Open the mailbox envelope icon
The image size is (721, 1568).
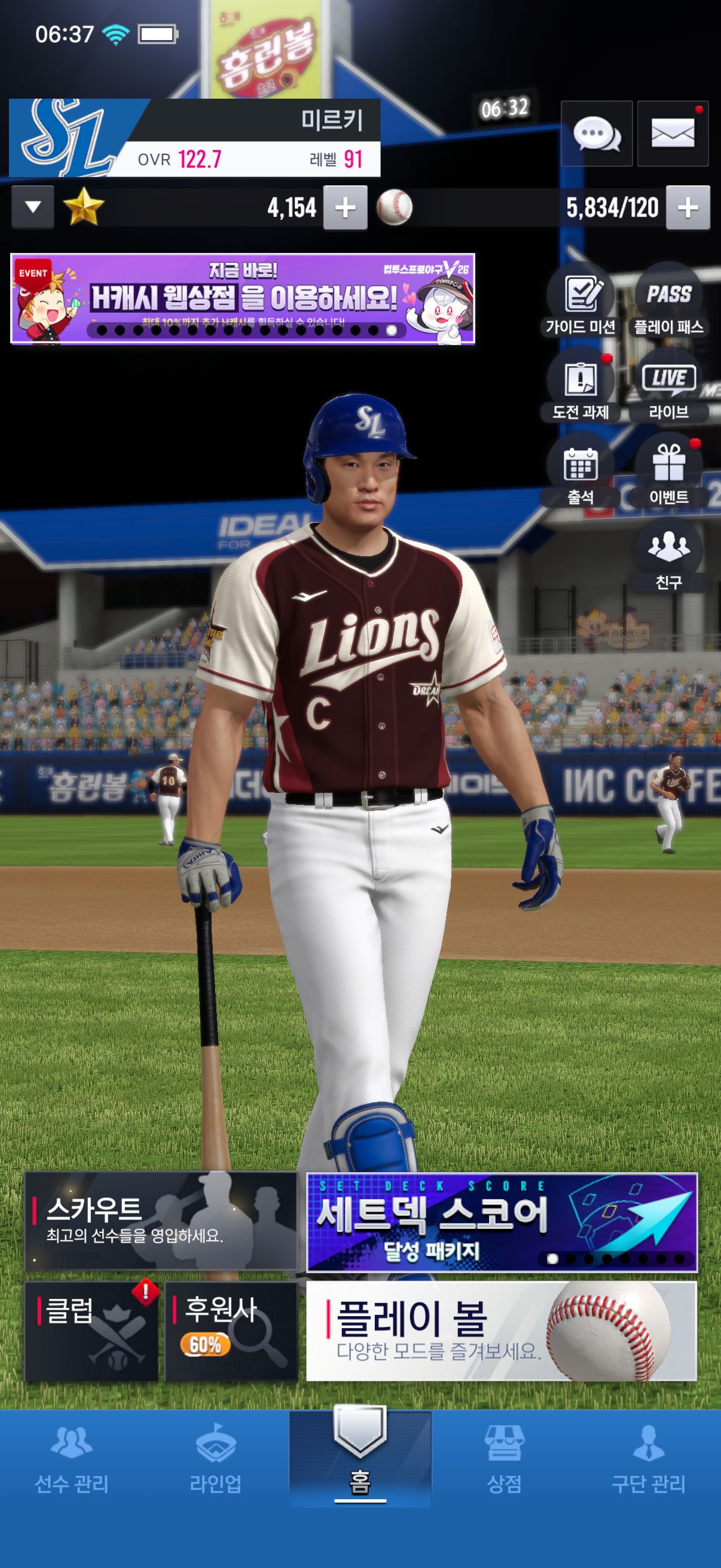point(673,133)
